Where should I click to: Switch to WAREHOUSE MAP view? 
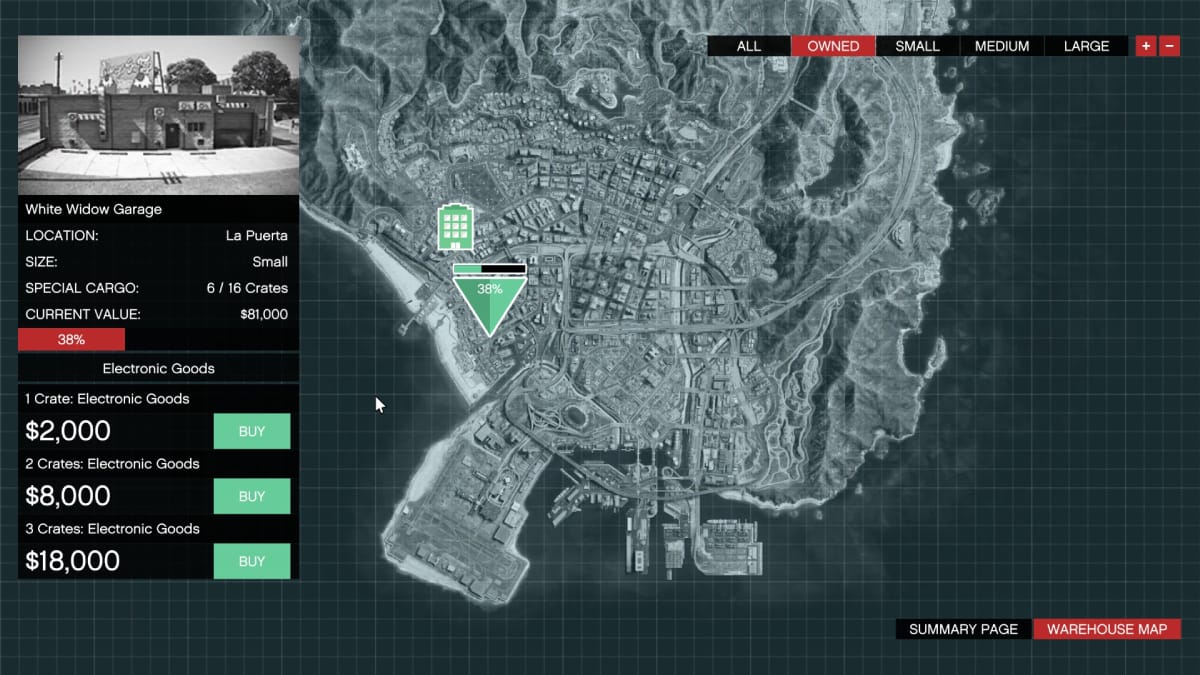point(1106,629)
